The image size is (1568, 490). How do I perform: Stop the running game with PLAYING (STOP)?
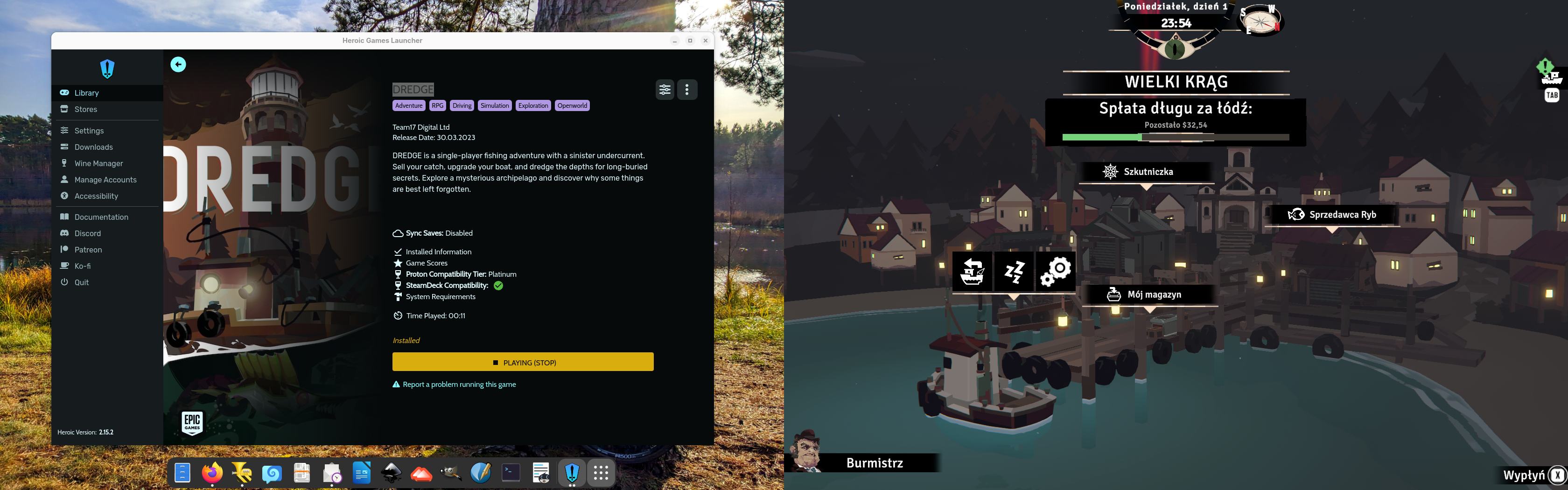click(523, 362)
